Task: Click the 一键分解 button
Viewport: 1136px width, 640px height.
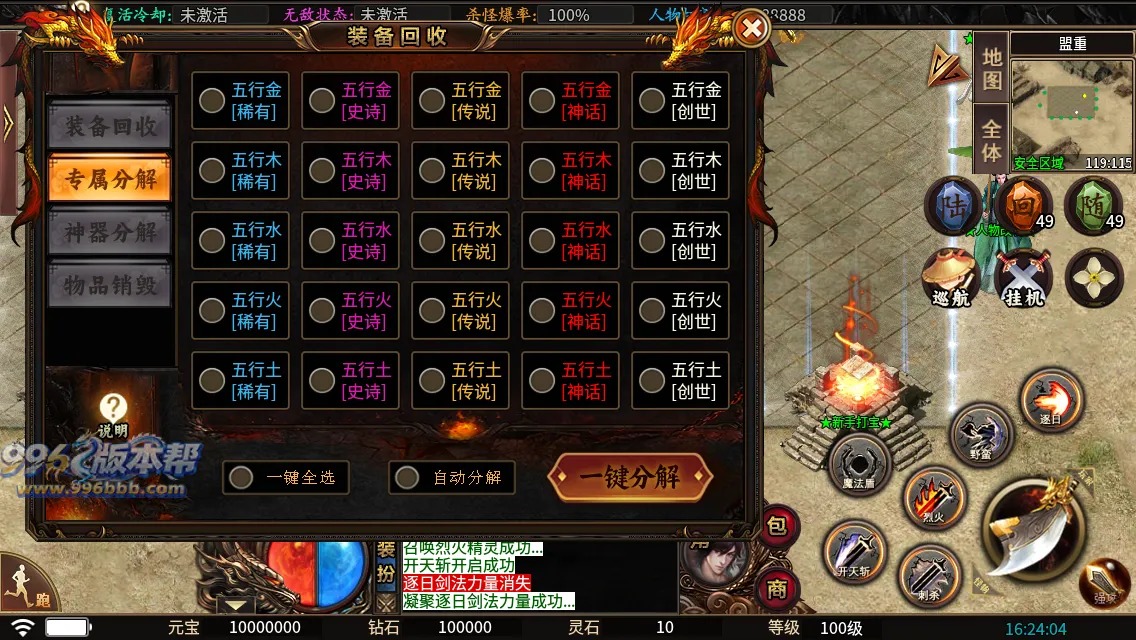Action: [x=630, y=477]
